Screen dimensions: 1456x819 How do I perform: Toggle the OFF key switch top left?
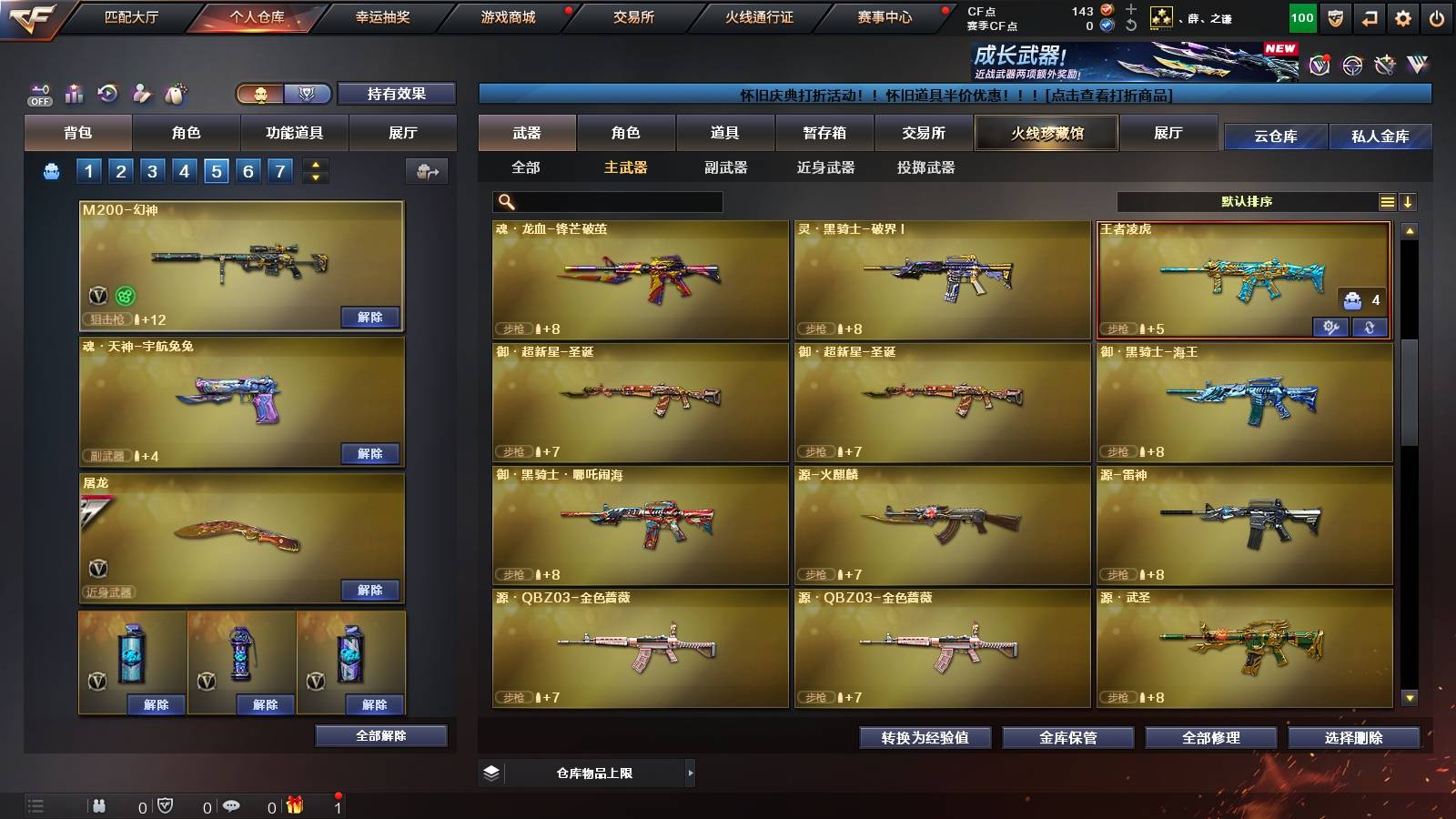click(40, 92)
